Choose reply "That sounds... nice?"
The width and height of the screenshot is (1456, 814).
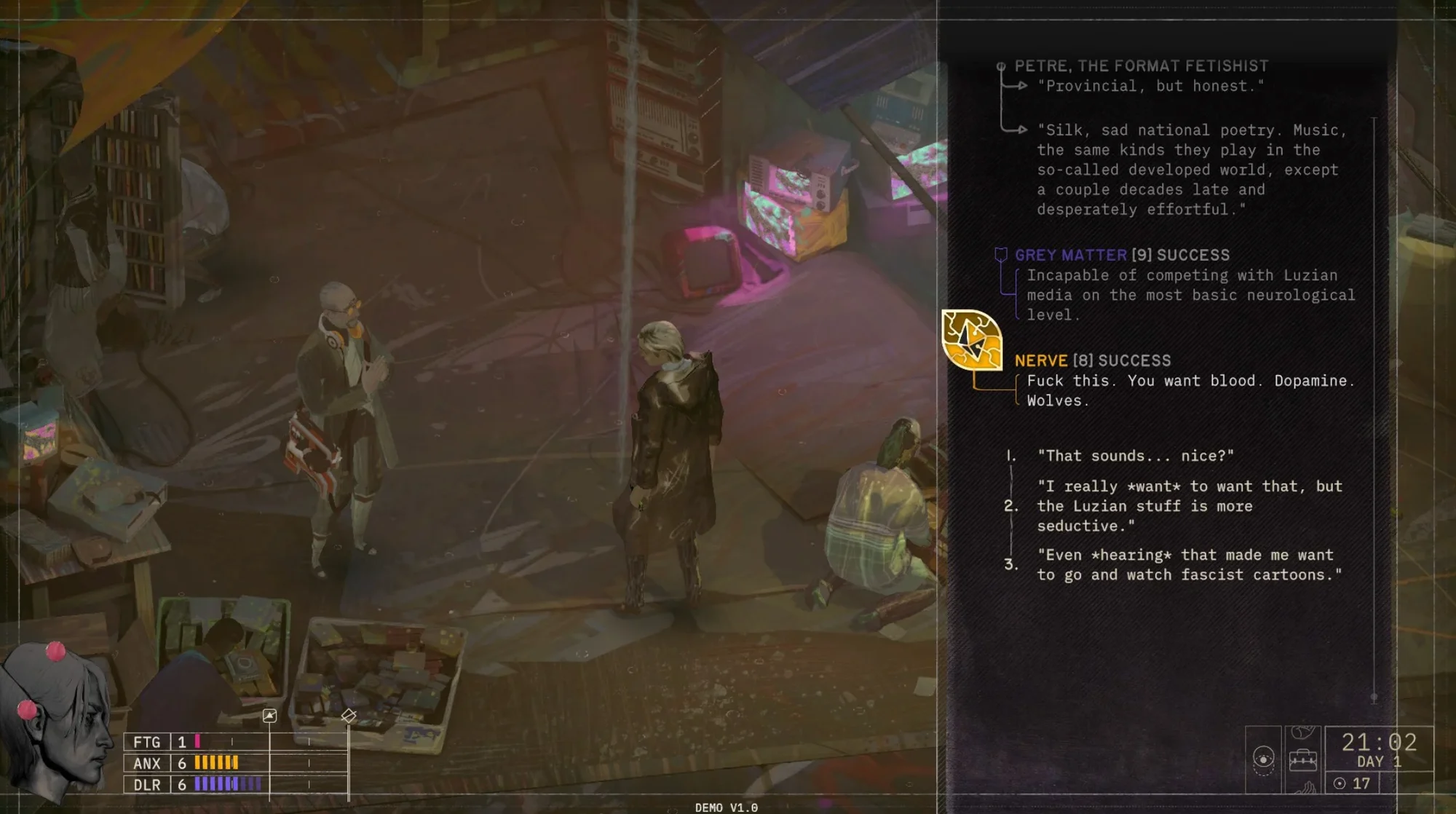(1135, 456)
